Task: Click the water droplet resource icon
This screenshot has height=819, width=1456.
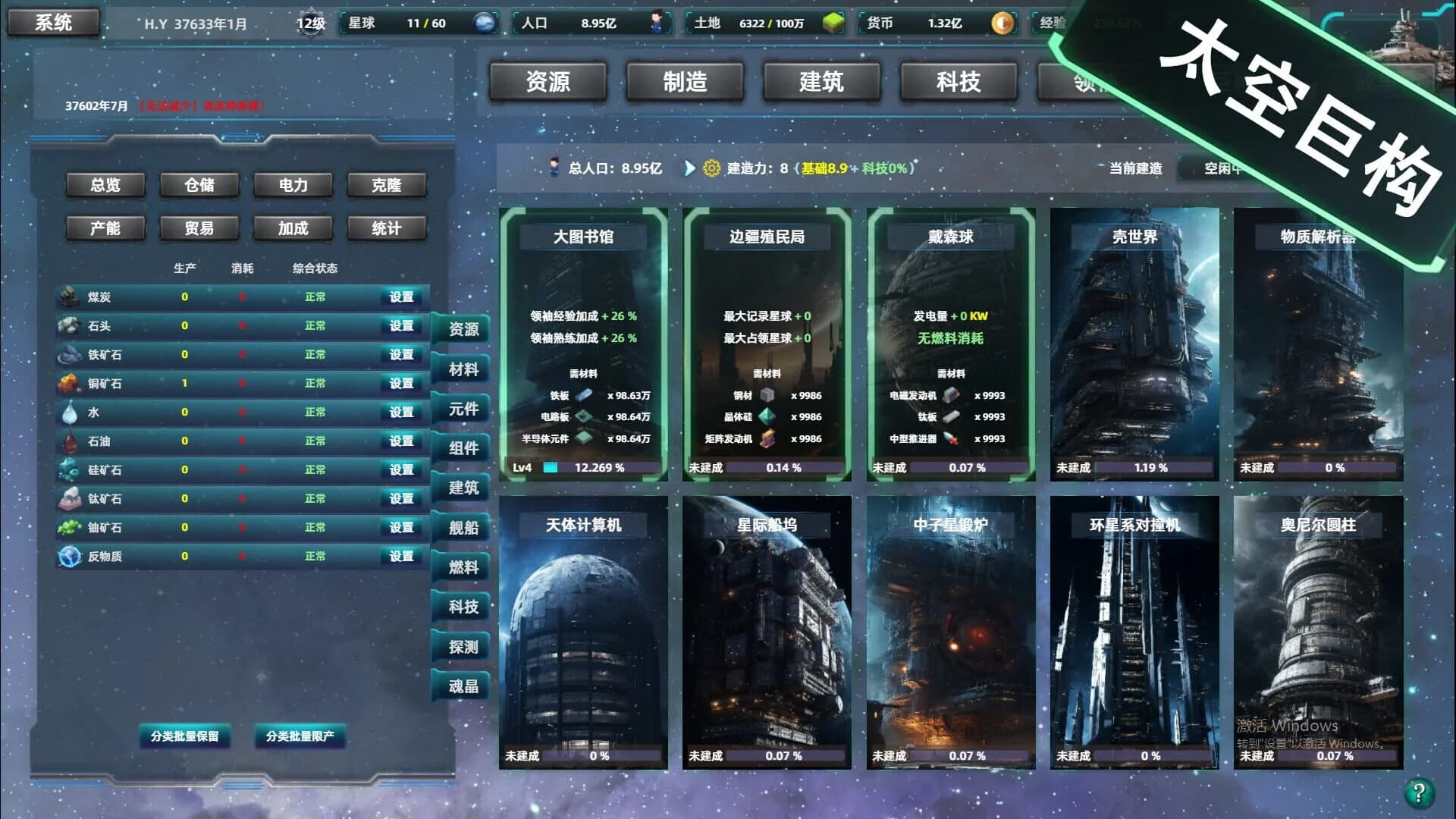Action: (70, 412)
